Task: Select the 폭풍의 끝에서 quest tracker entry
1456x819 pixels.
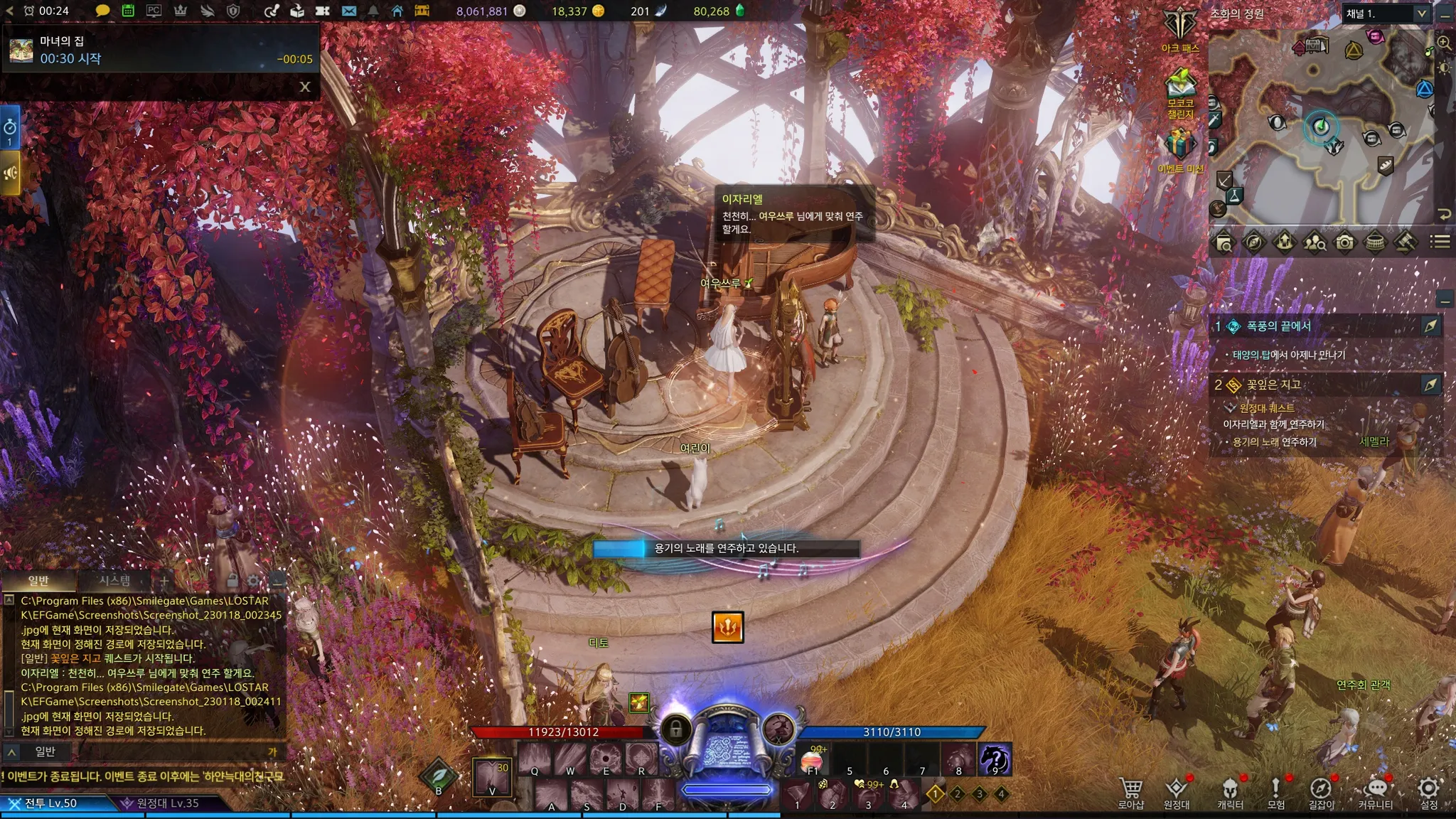Action: point(1278,326)
